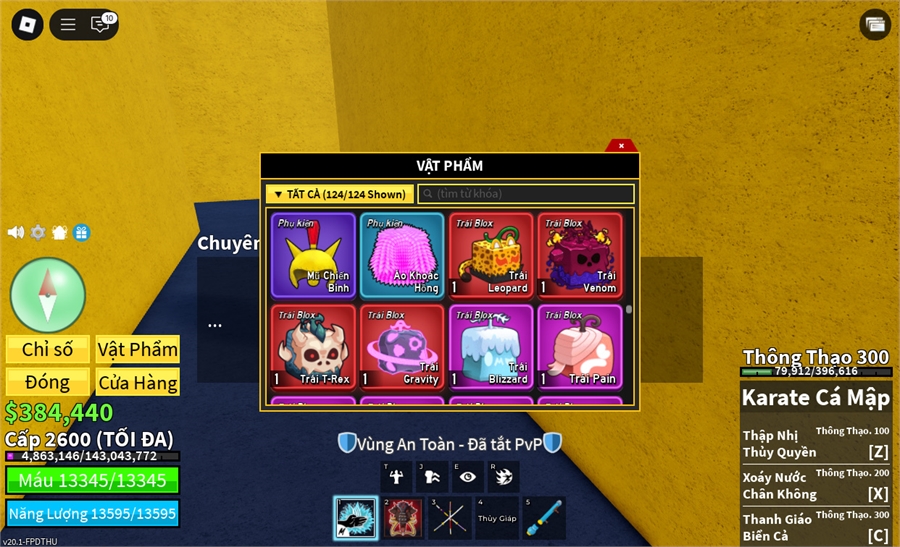Select the Trái Blizzard fruit
This screenshot has width=900, height=547.
pos(491,347)
